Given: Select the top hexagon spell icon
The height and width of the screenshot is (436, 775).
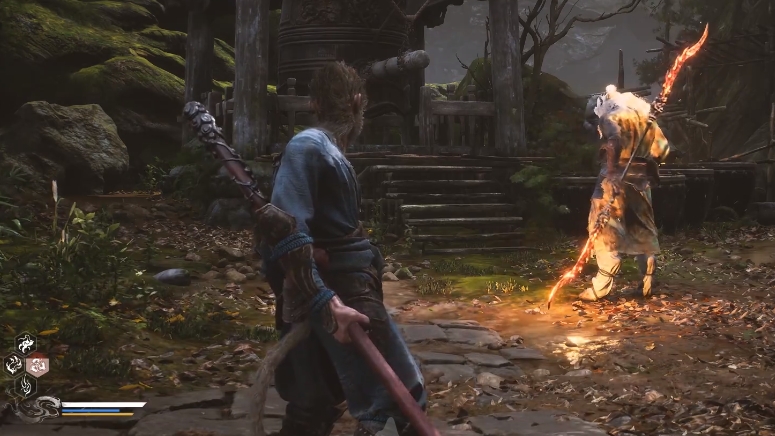Looking at the screenshot, I should 25,343.
